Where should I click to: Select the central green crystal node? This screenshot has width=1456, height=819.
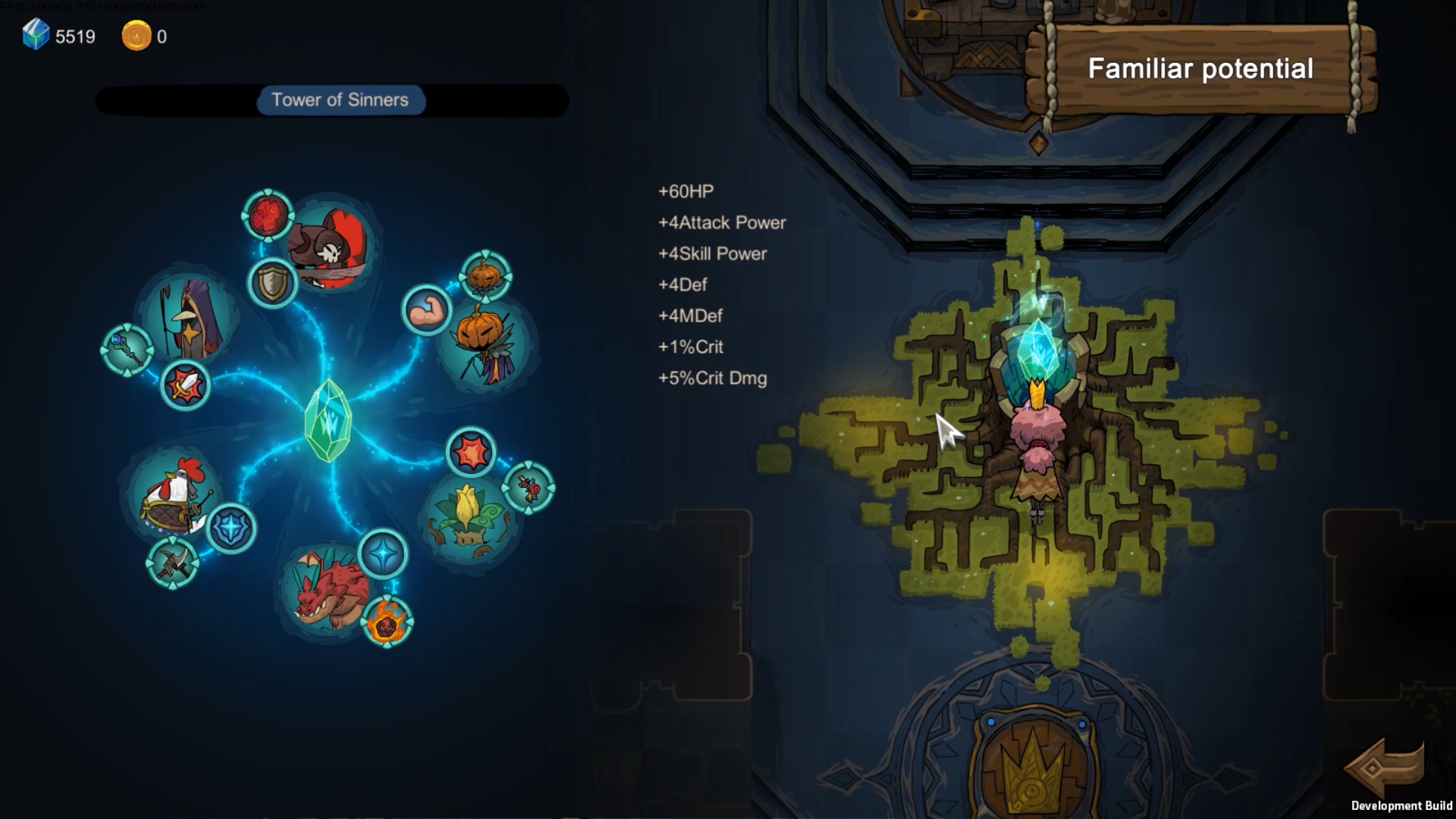tap(328, 421)
